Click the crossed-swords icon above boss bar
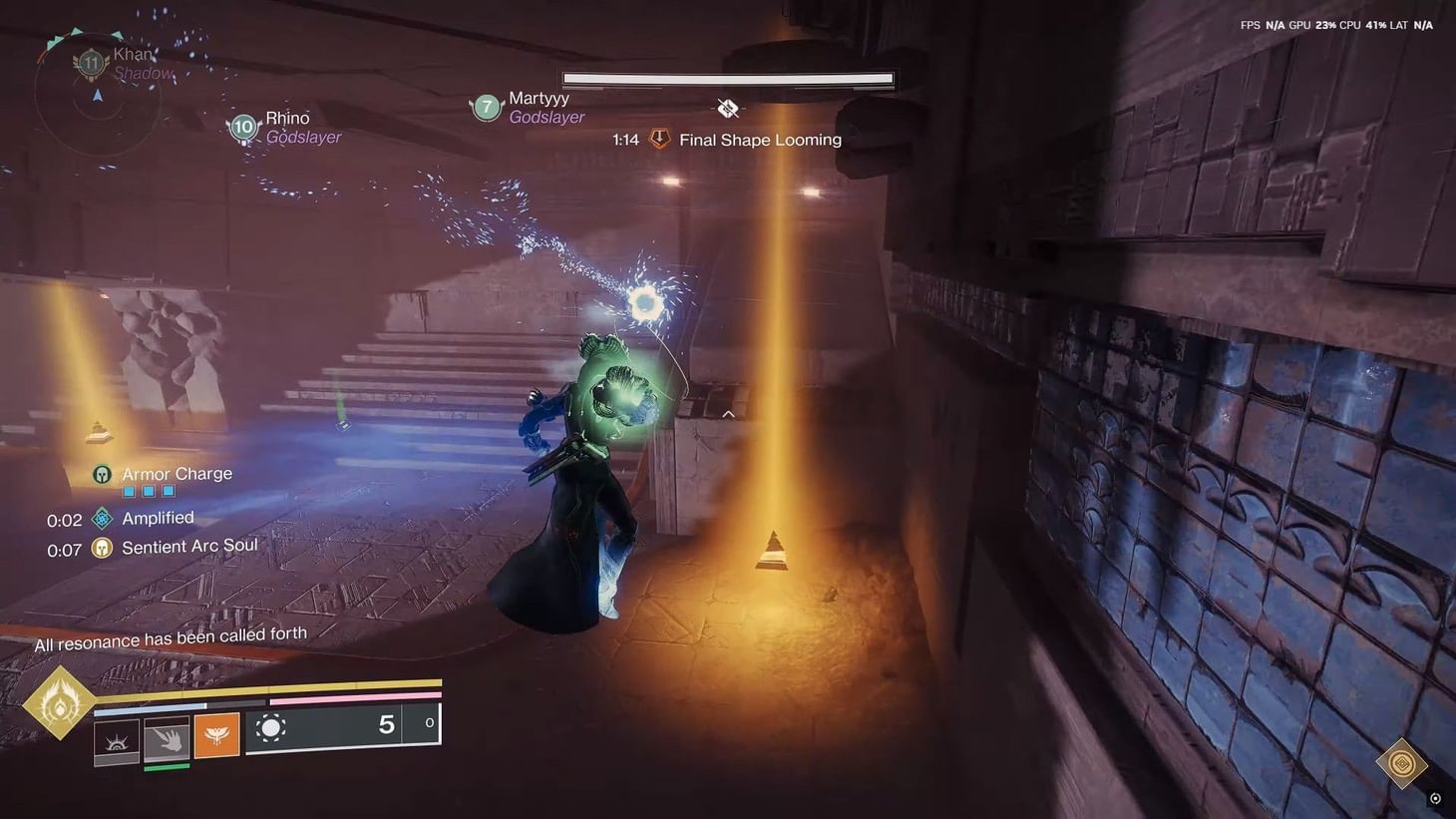This screenshot has height=819, width=1456. click(727, 107)
